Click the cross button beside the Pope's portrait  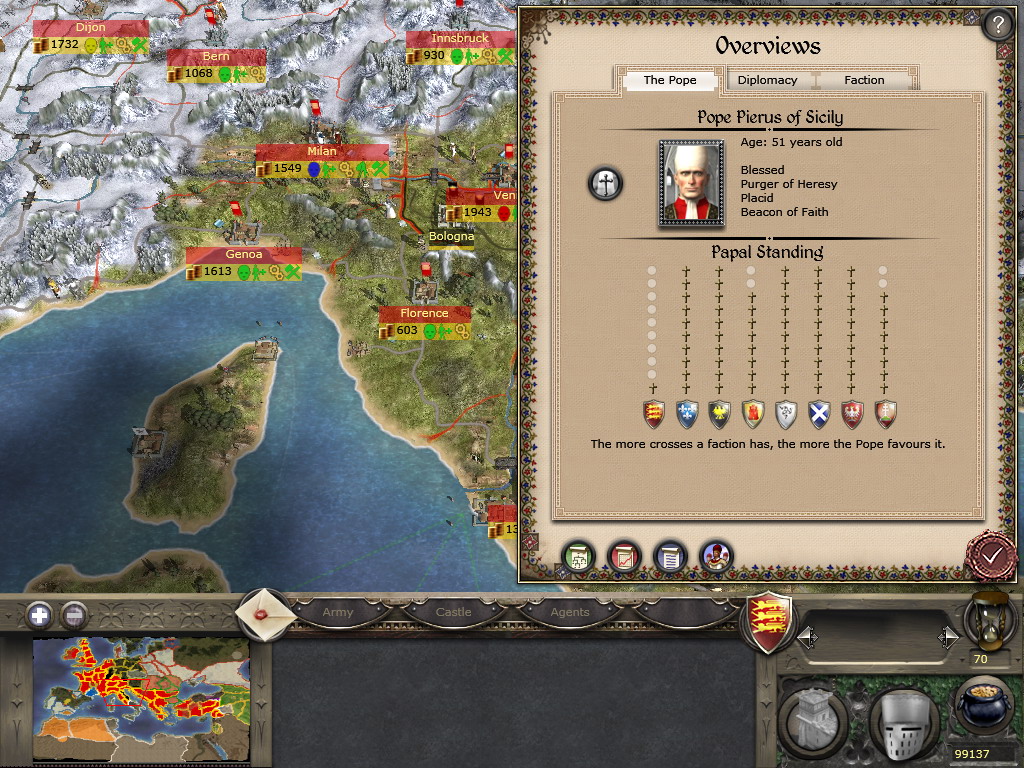[605, 183]
